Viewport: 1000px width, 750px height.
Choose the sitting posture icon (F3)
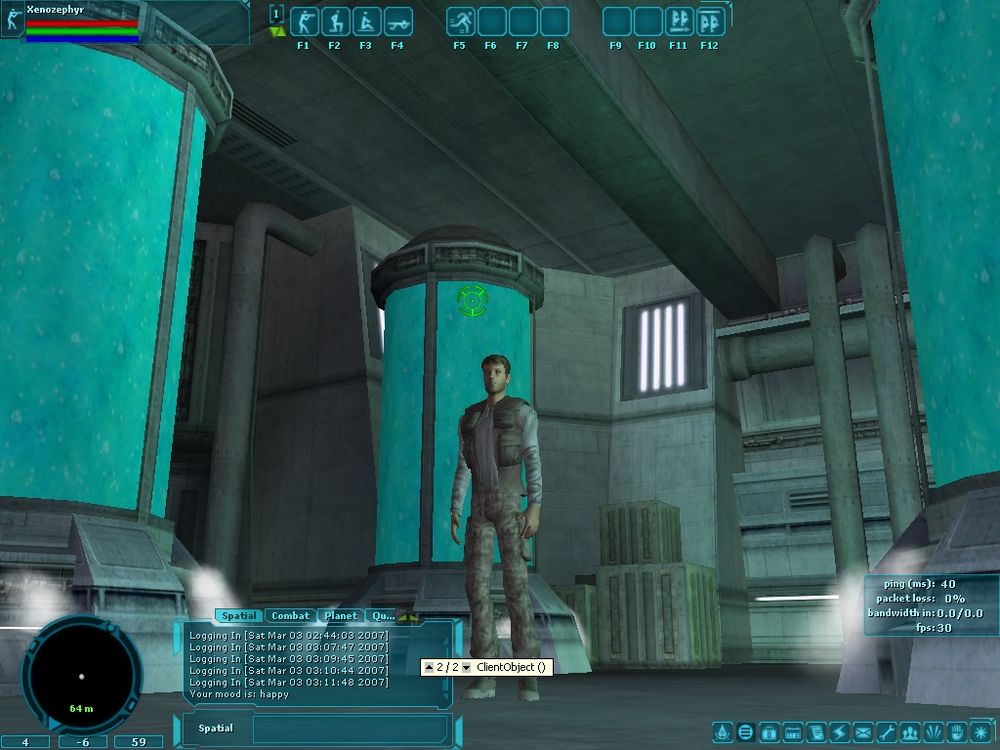pyautogui.click(x=366, y=22)
